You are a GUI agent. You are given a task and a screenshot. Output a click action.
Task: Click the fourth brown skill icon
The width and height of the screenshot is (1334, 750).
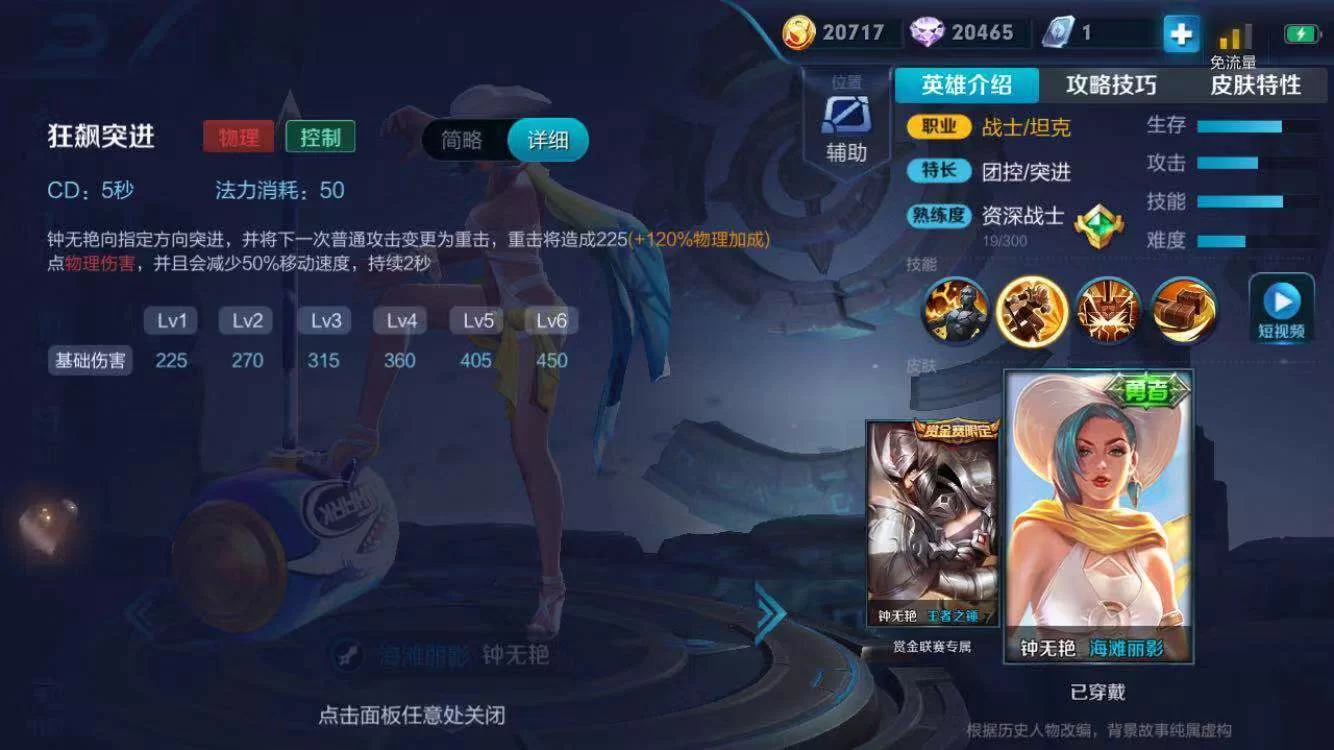click(1183, 312)
